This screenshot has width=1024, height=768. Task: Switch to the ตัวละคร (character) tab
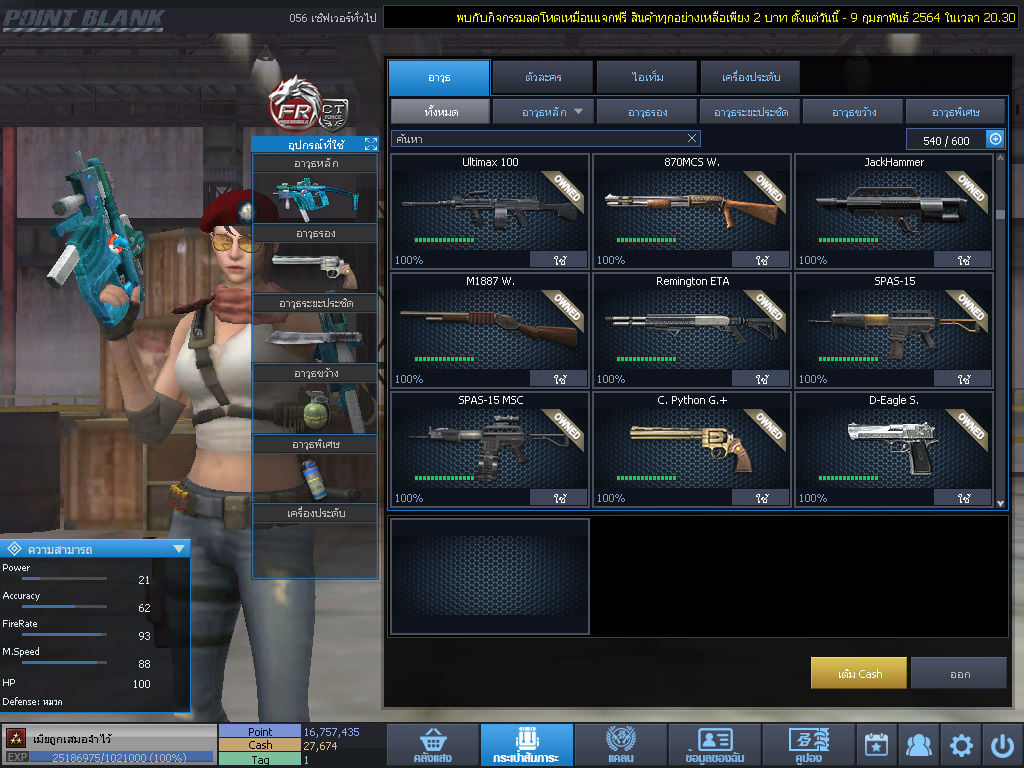pyautogui.click(x=541, y=77)
